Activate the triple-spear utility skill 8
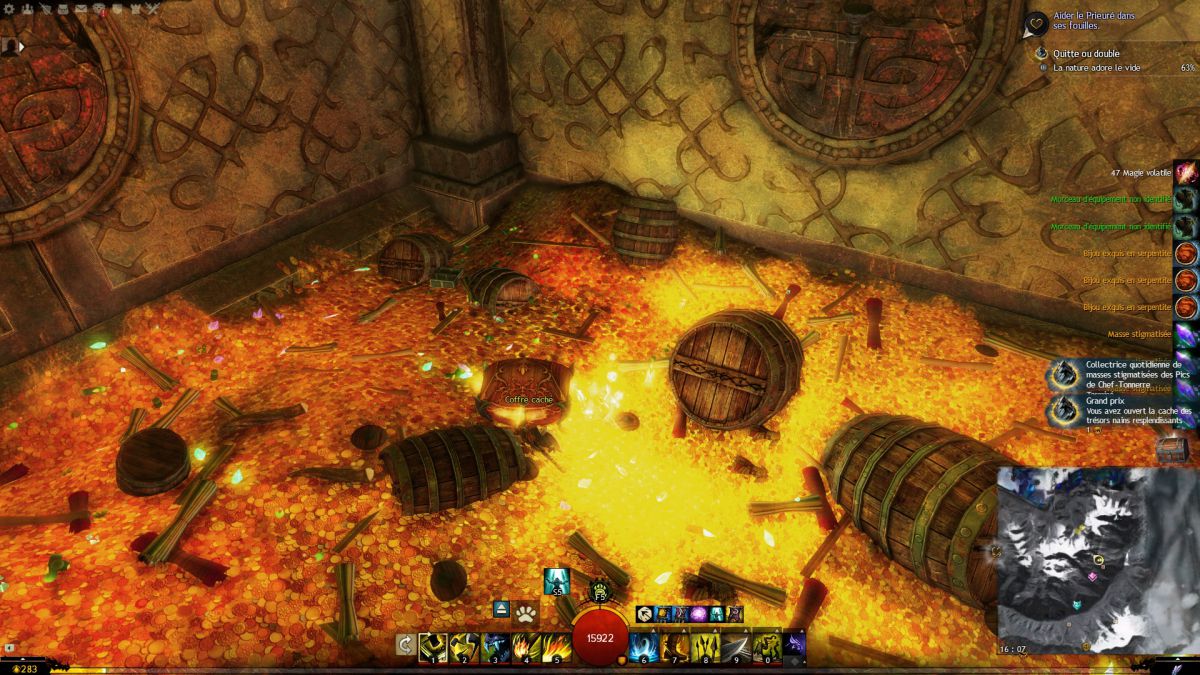The image size is (1200, 675). [x=706, y=647]
